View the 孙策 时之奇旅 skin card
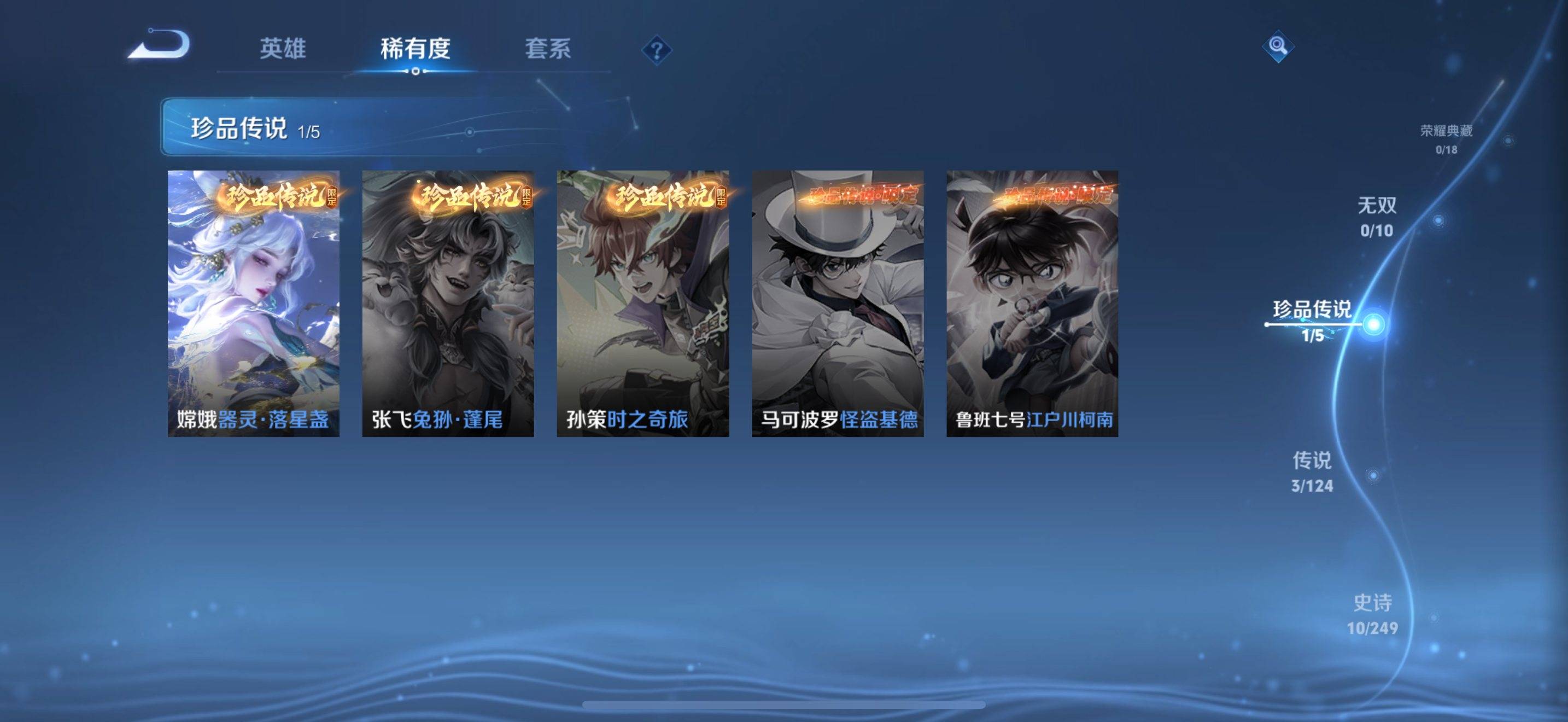Screen dimensions: 1568x722 pyautogui.click(x=643, y=303)
